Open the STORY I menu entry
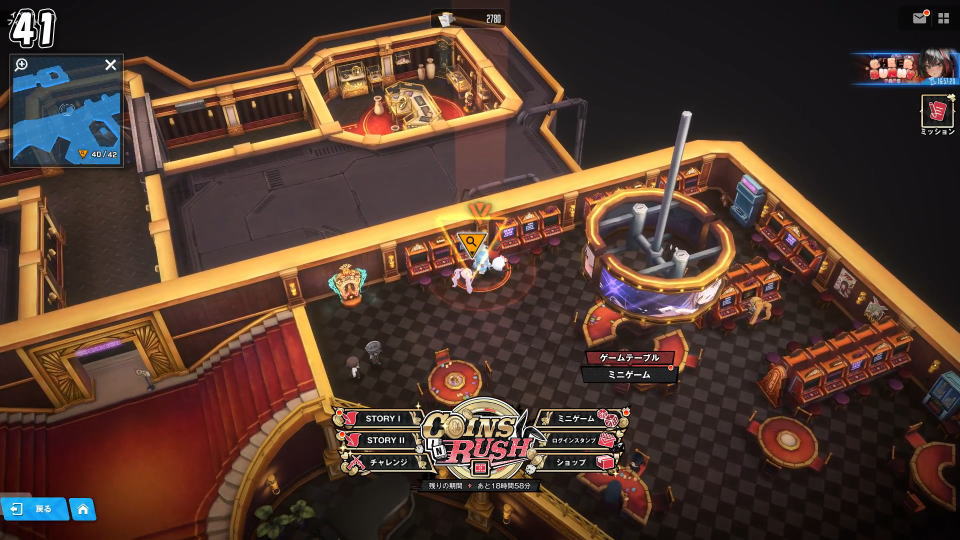This screenshot has height=540, width=960. [x=382, y=419]
